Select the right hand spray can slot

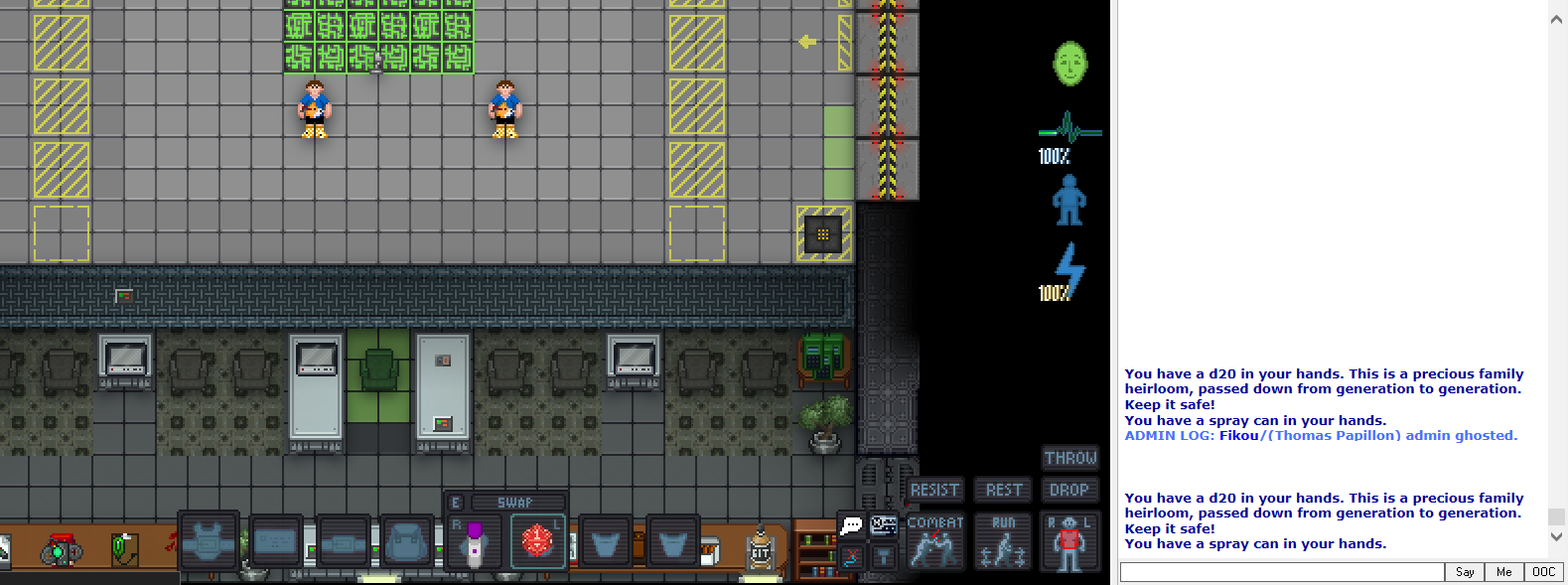click(474, 542)
